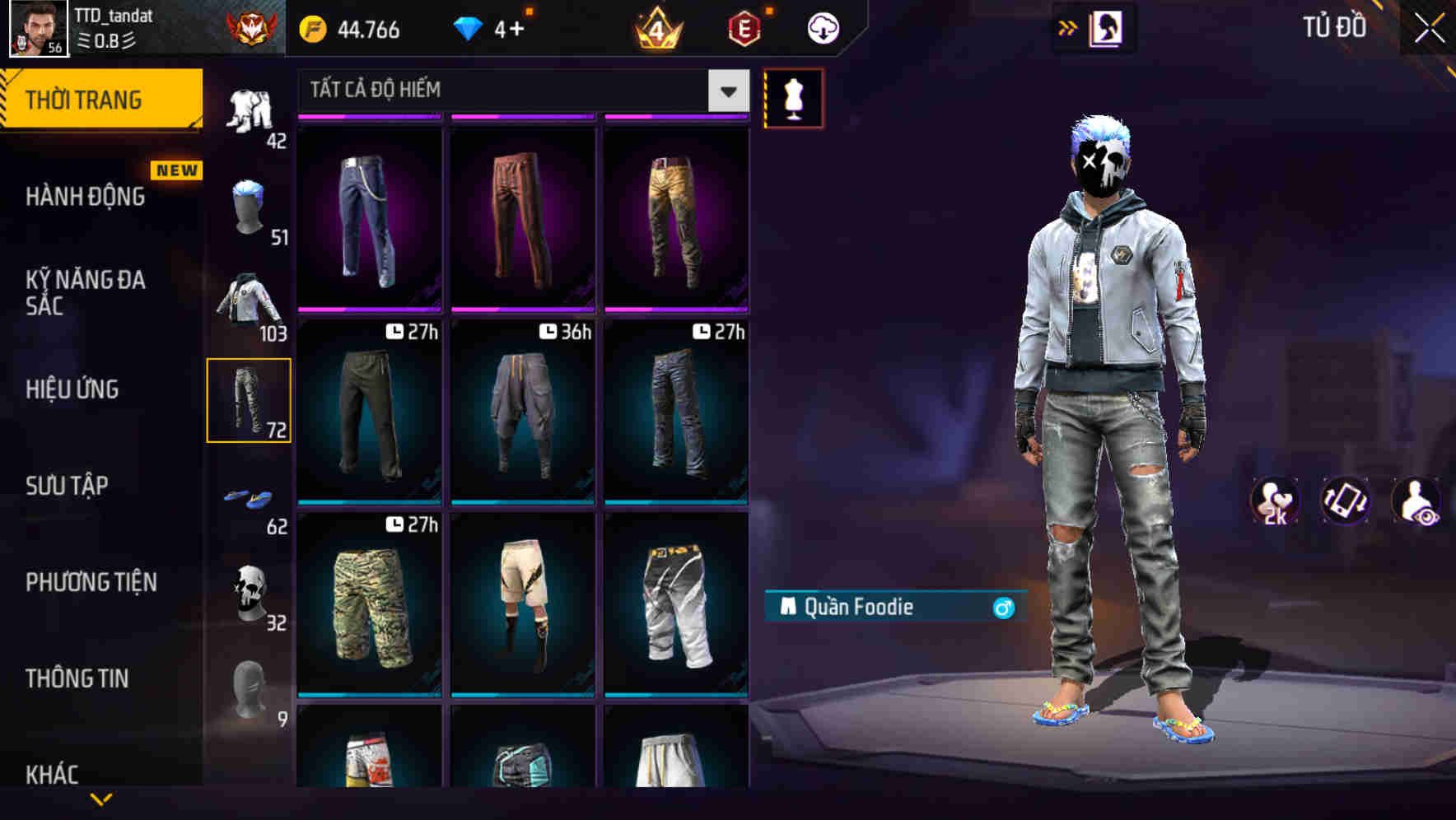Viewport: 1456px width, 820px height.
Task: Open the footwear category with the sandals icon
Action: (250, 496)
